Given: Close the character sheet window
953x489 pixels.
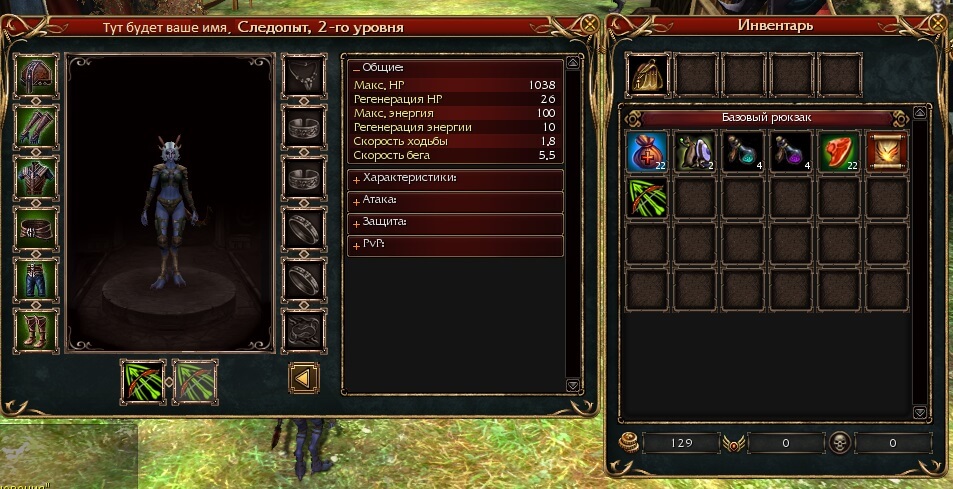Looking at the screenshot, I should 590,25.
